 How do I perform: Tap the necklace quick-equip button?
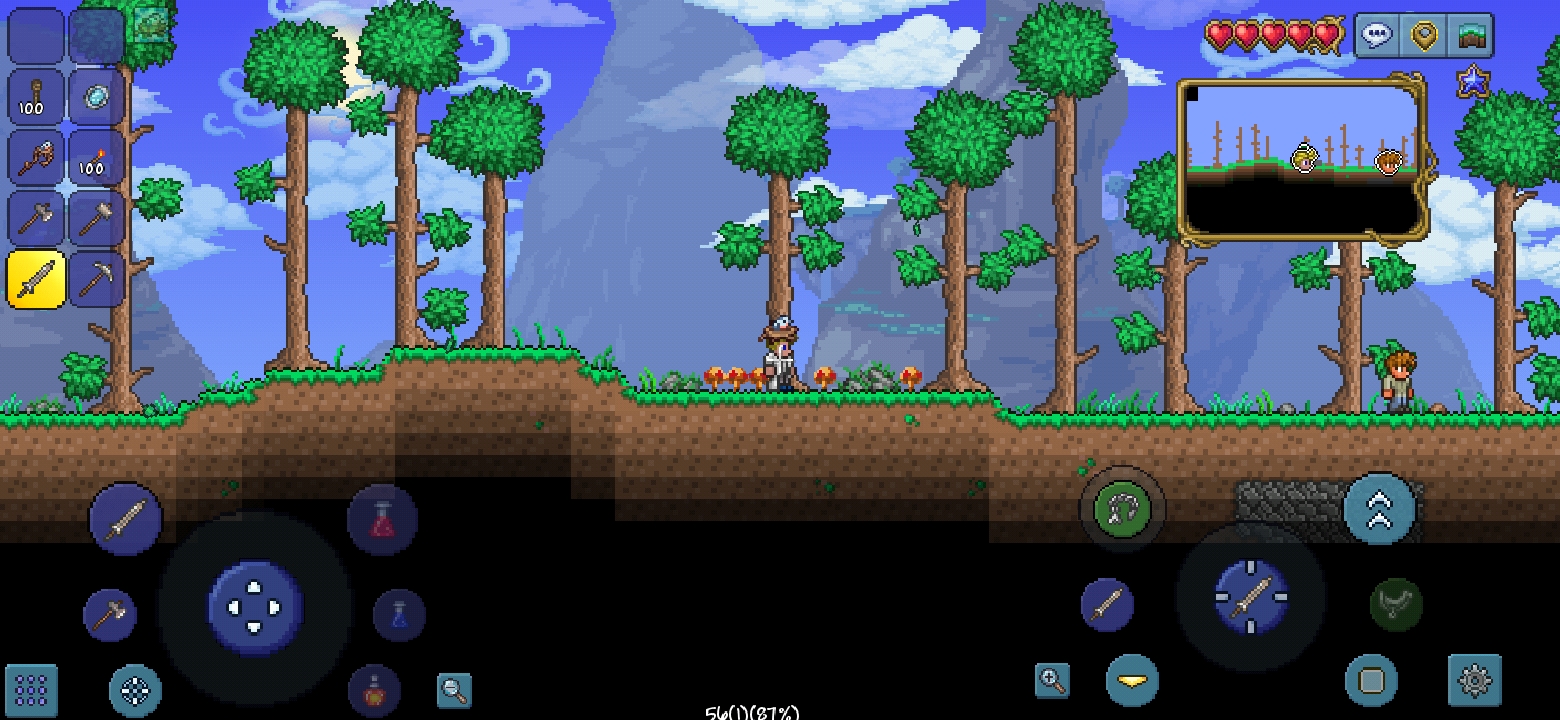tap(1397, 602)
